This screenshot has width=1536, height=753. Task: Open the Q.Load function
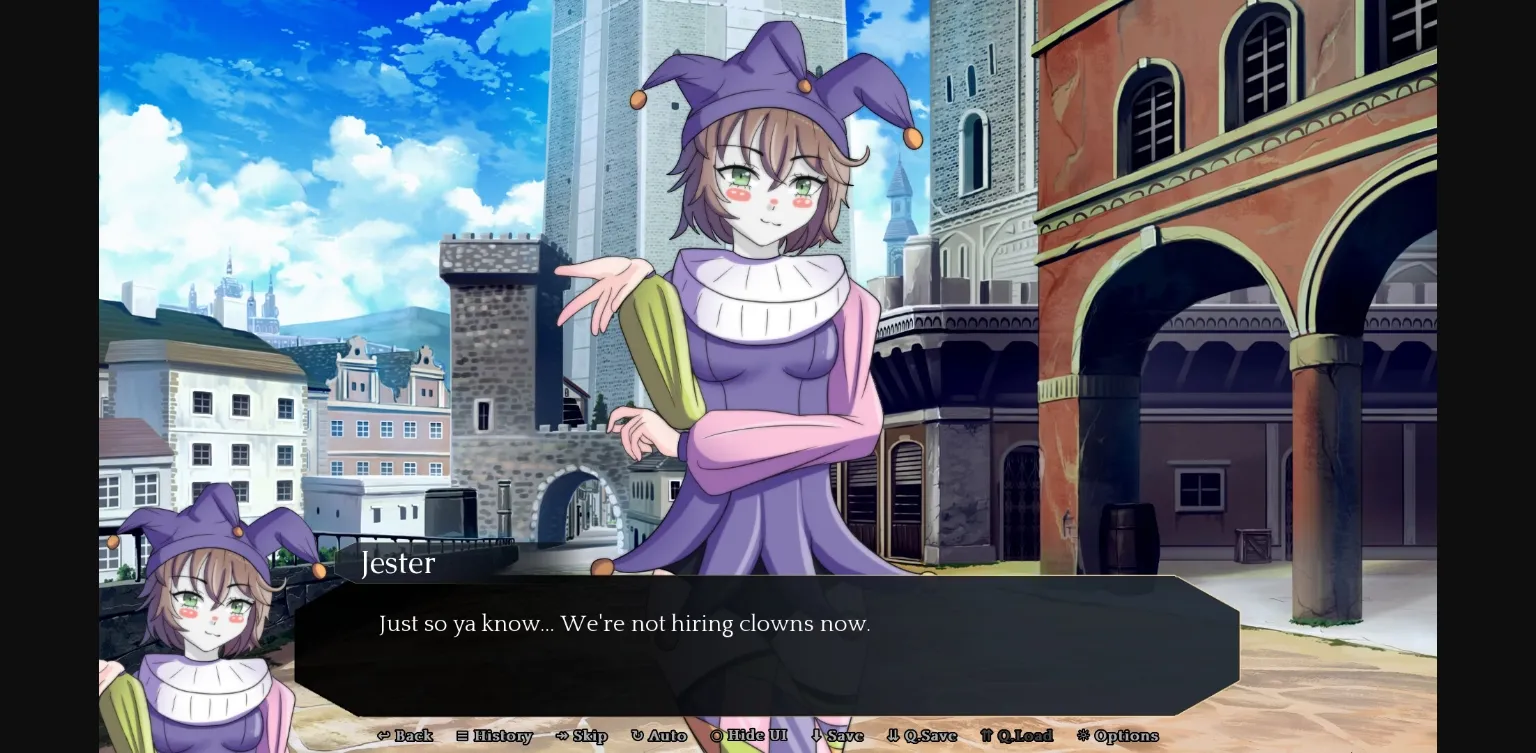(x=1017, y=736)
